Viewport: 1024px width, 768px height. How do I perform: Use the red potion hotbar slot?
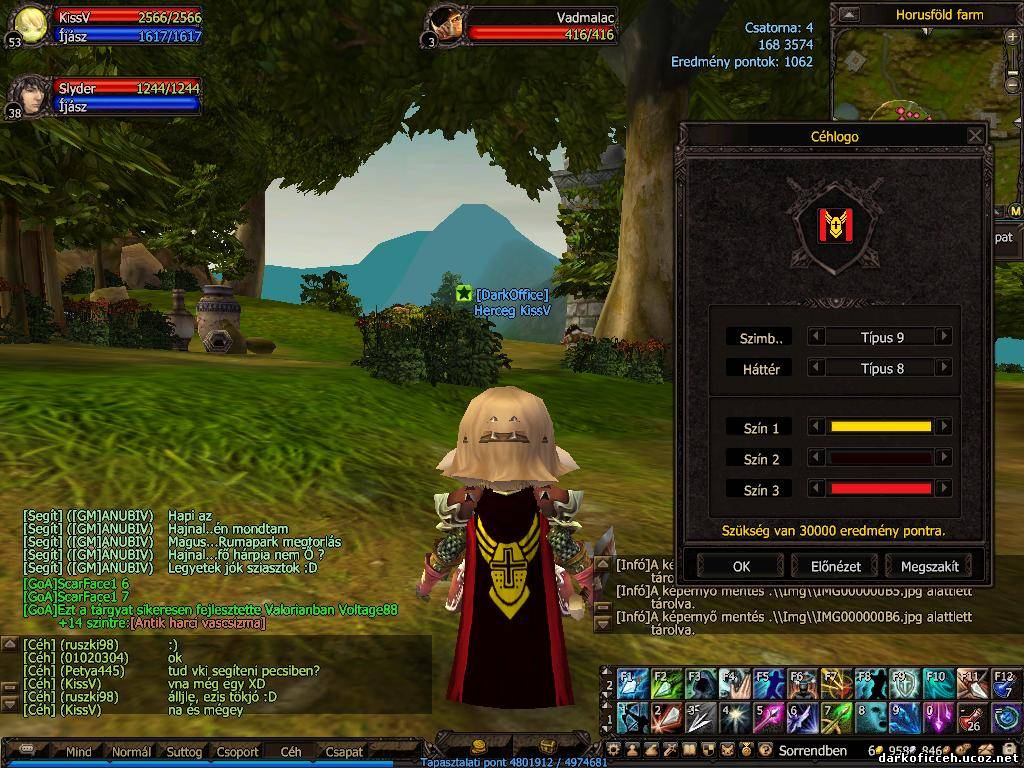(x=970, y=717)
